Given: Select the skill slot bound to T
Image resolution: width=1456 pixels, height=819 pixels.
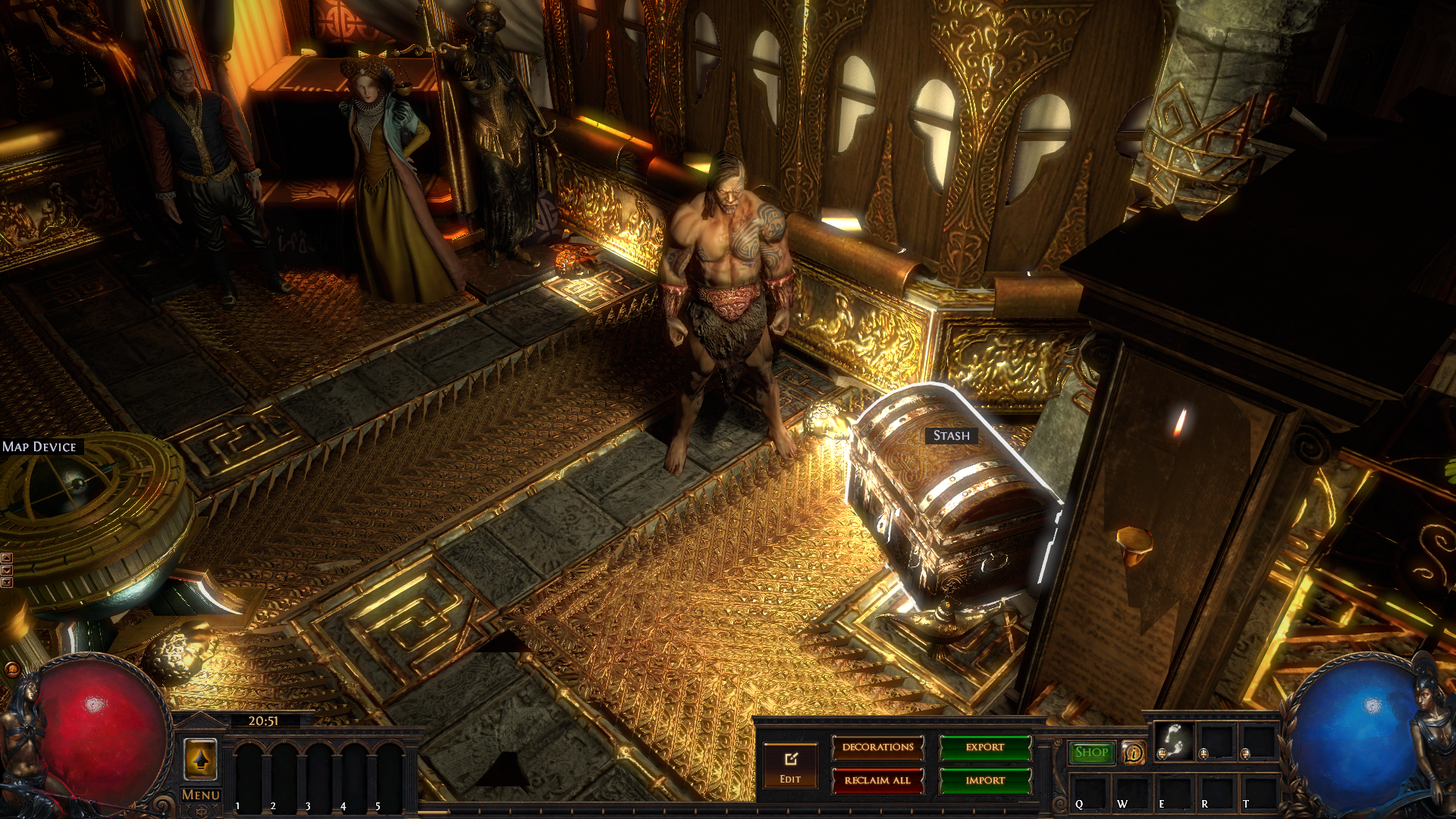Looking at the screenshot, I should coord(1257,792).
